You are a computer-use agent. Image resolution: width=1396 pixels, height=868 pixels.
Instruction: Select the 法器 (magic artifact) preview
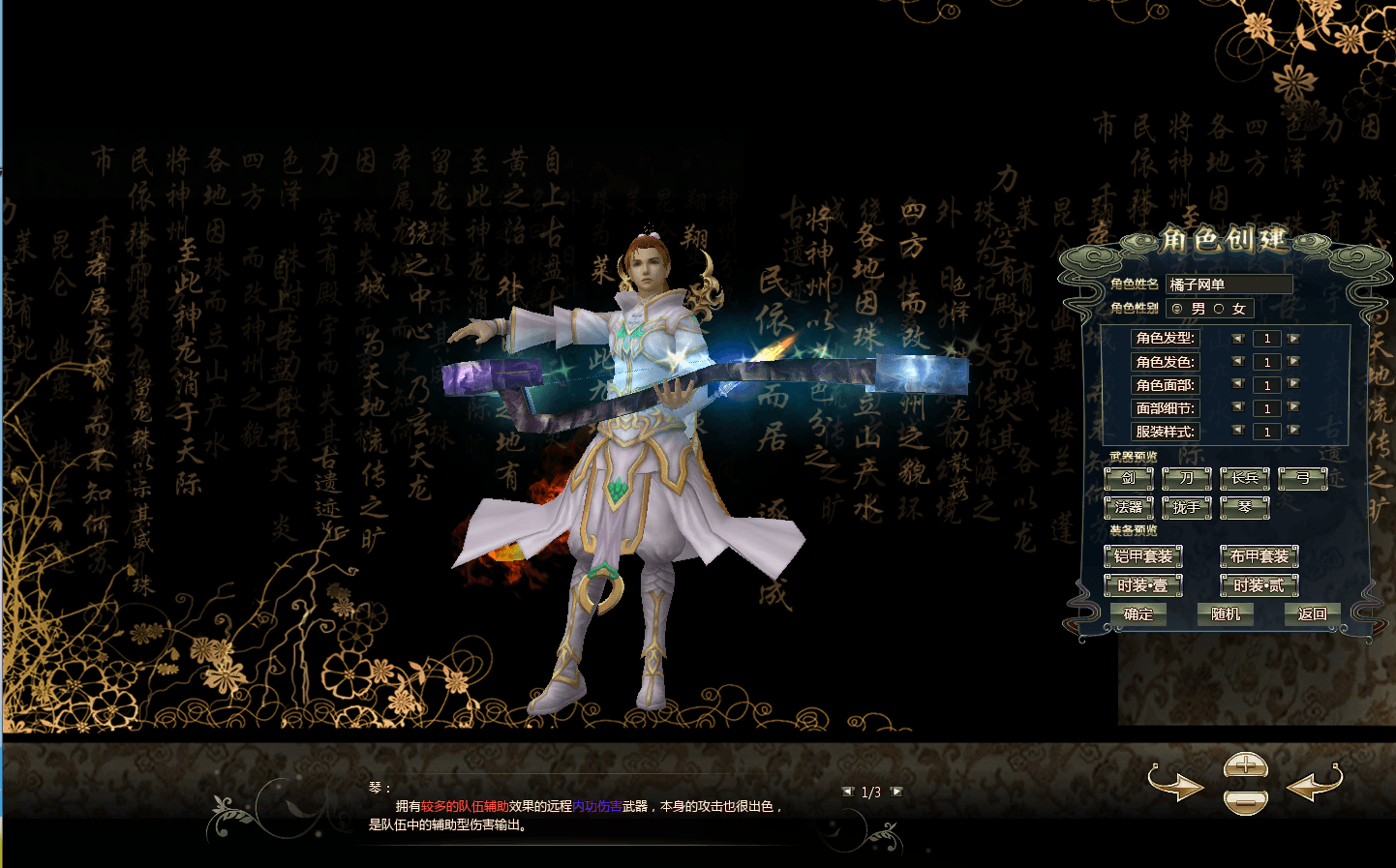coord(1130,507)
